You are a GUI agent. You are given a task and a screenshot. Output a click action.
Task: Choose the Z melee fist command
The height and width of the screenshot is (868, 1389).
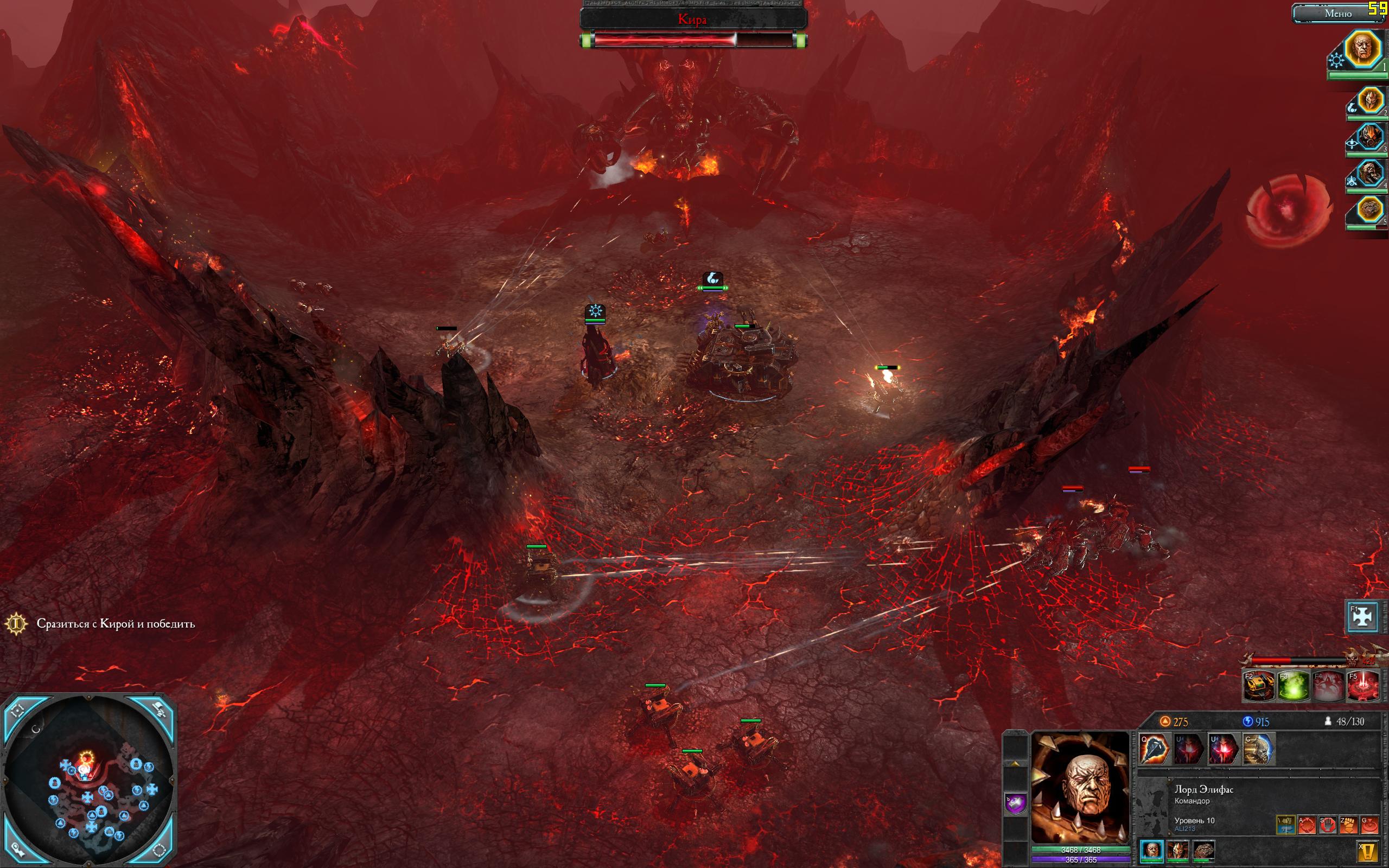click(1349, 825)
